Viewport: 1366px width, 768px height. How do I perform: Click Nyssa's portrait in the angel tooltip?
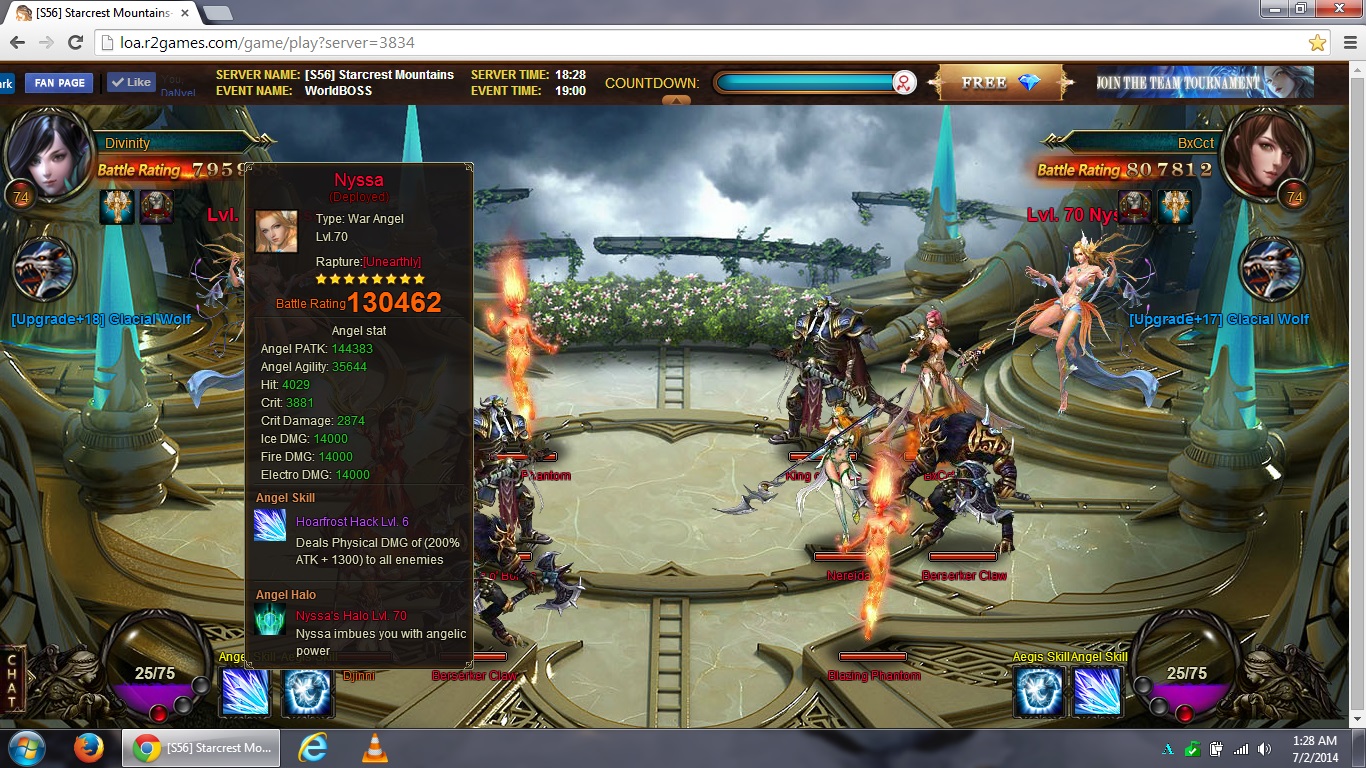point(276,231)
